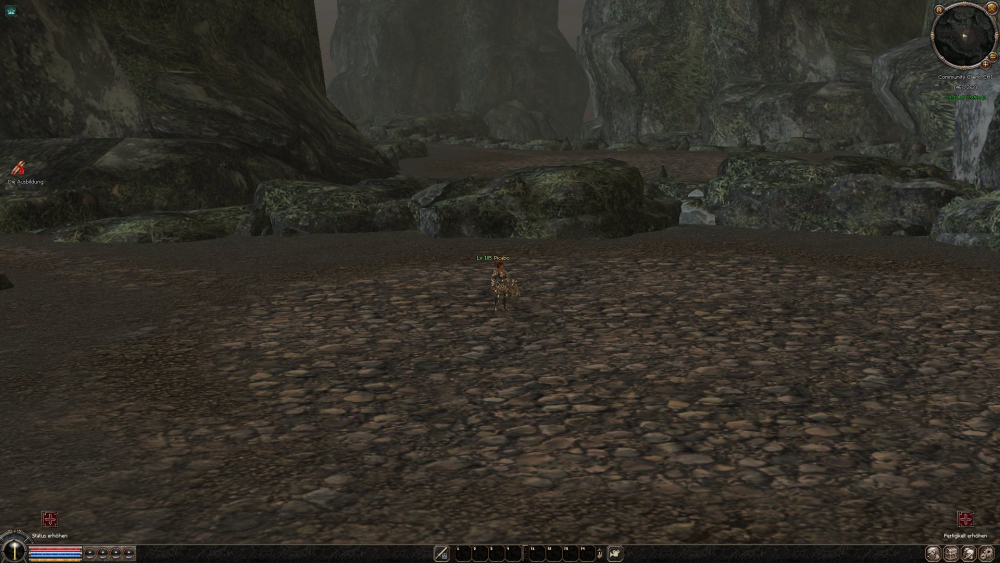Click the small teal icon in the top-left corner
This screenshot has width=1000, height=563.
pos(9,10)
